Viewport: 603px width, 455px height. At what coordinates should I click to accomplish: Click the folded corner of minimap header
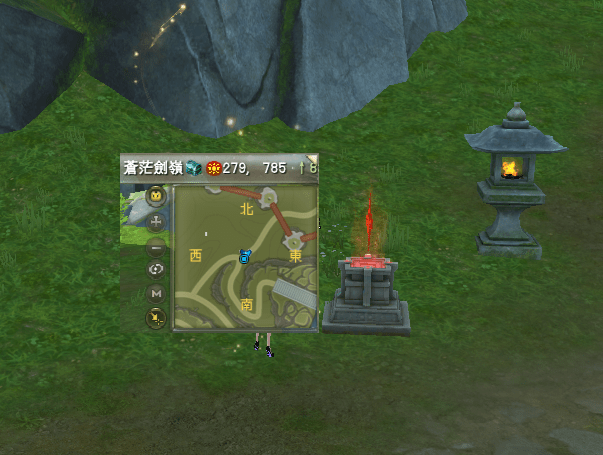click(x=312, y=158)
